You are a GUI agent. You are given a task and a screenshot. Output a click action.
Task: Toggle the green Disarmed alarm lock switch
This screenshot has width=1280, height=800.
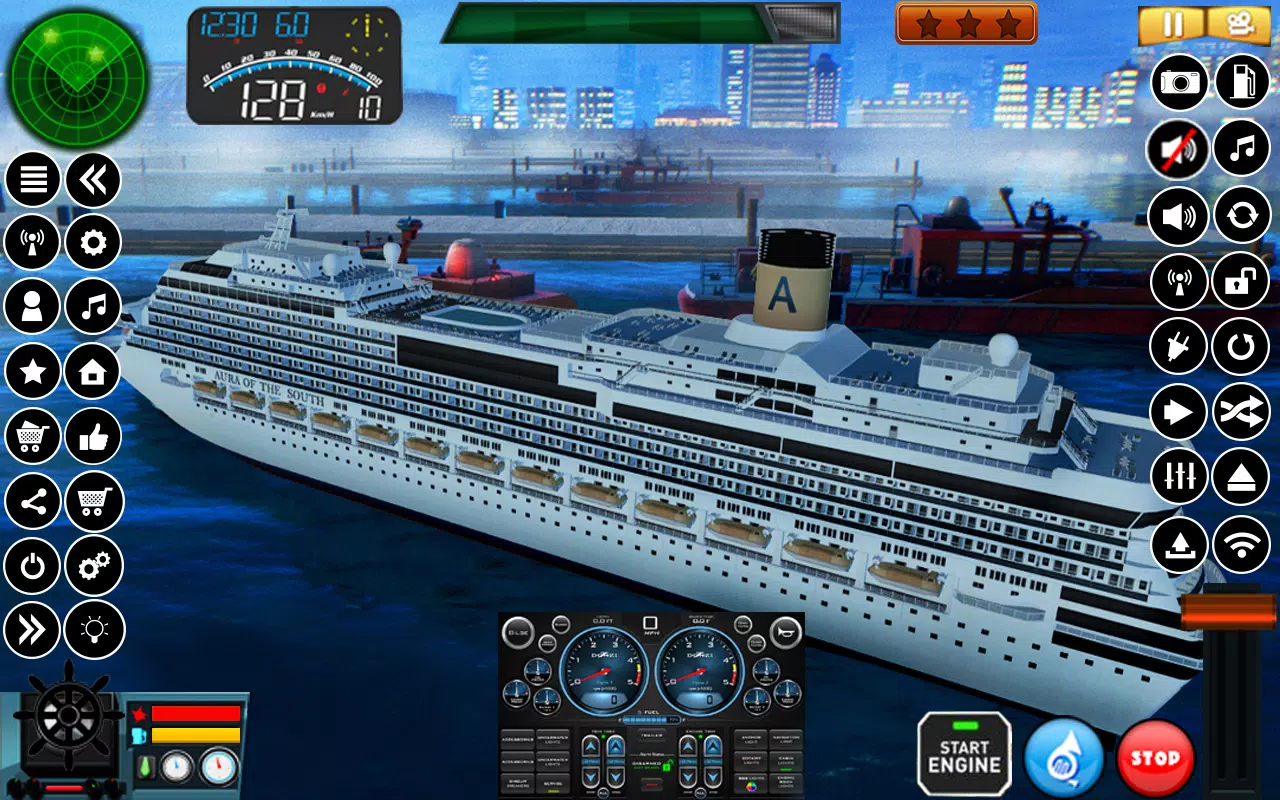coord(666,766)
